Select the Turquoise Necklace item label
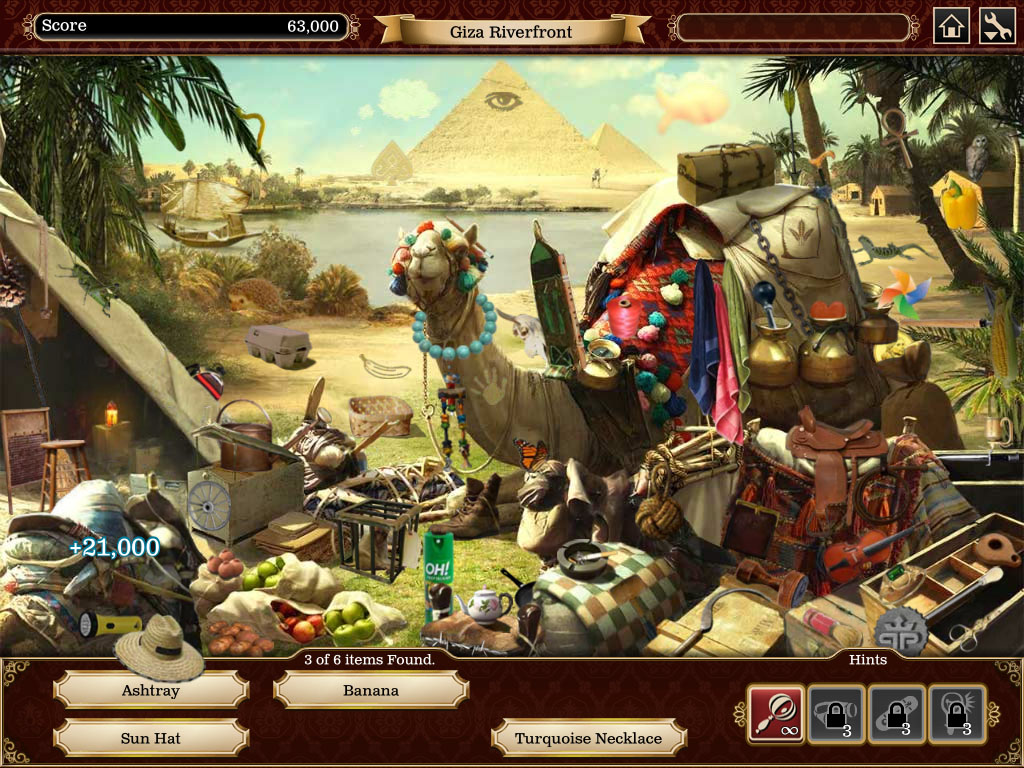 [x=589, y=738]
